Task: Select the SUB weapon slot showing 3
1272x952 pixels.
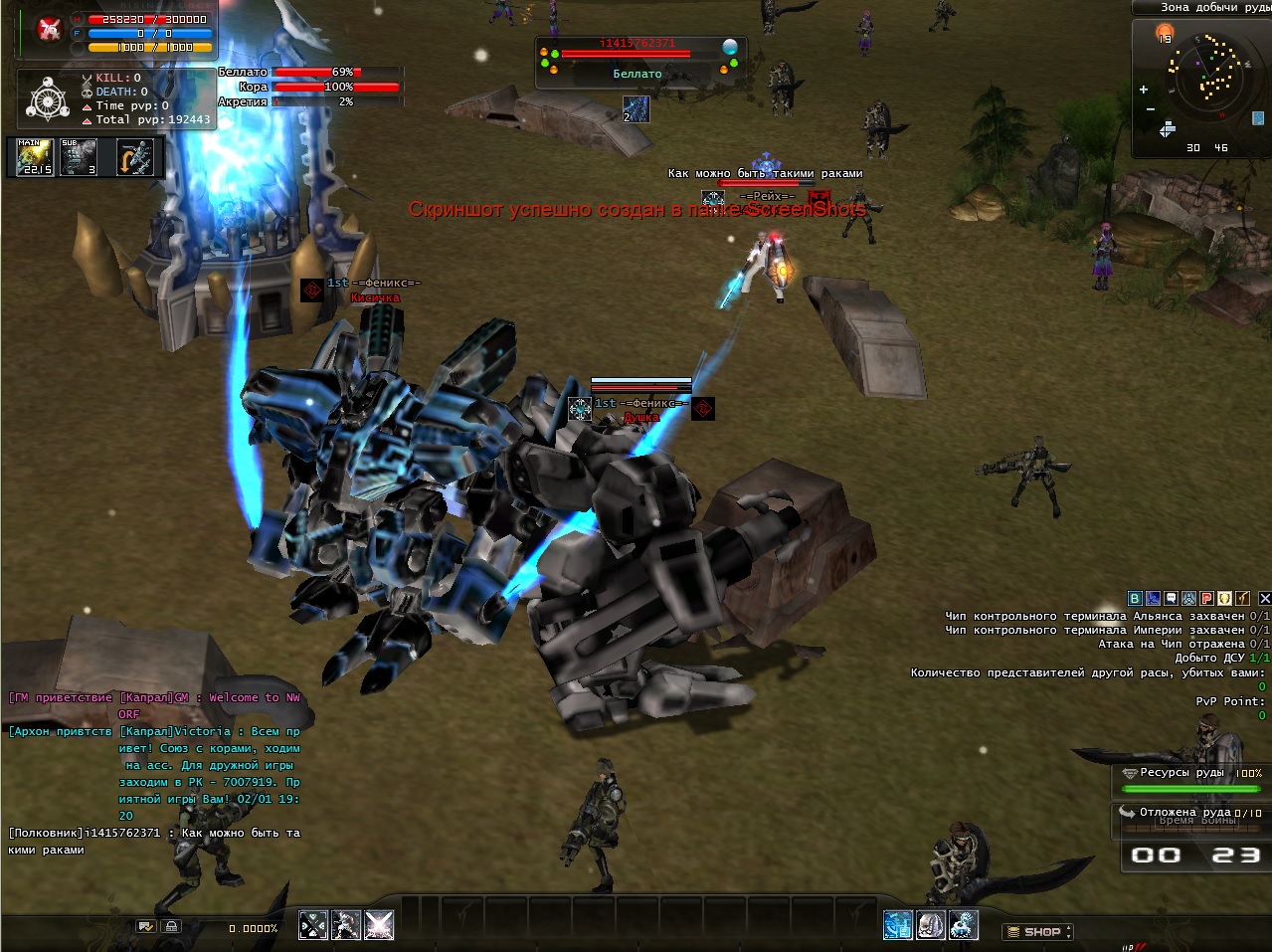Action: [x=79, y=157]
